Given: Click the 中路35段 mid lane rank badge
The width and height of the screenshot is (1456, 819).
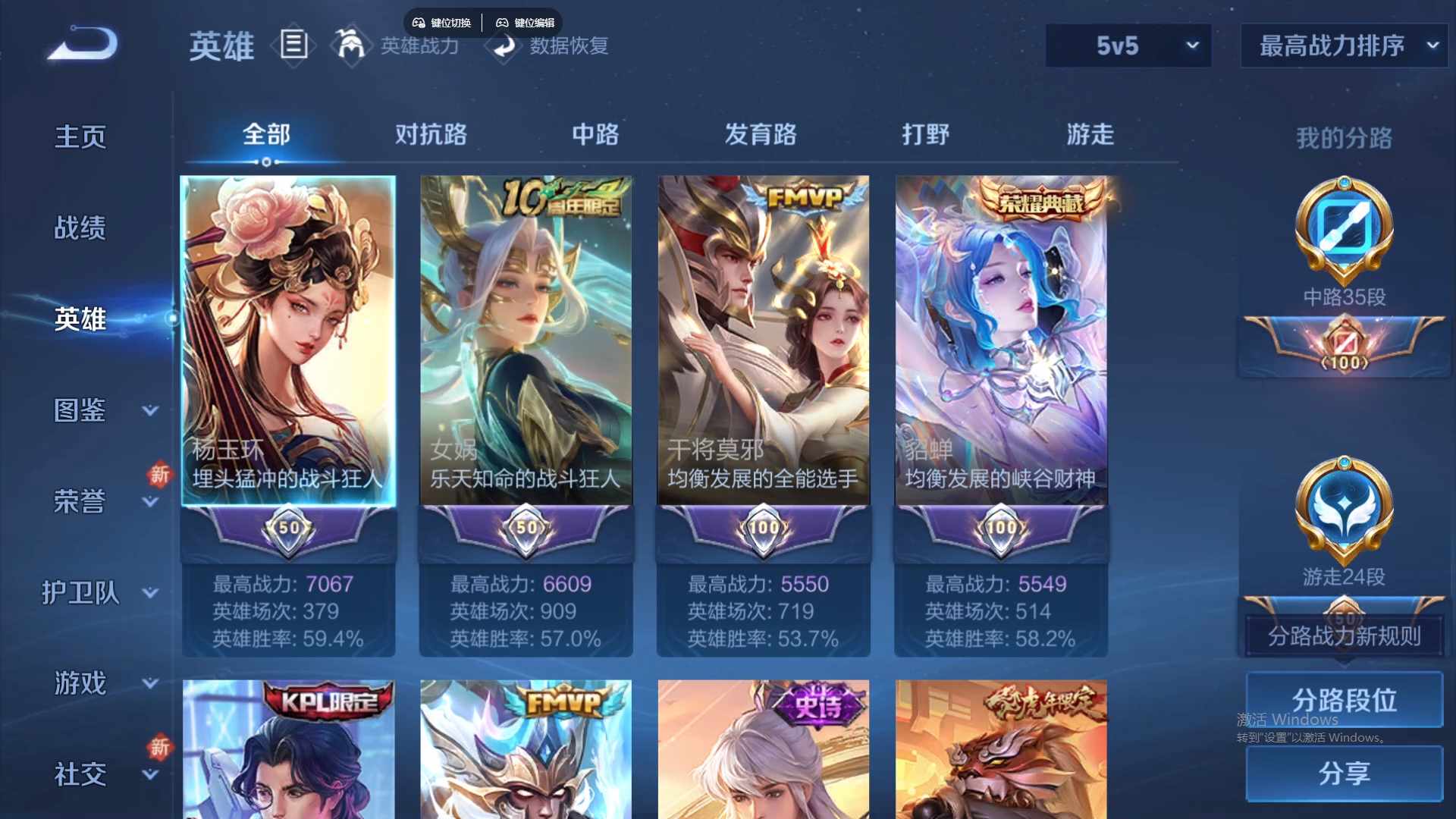Looking at the screenshot, I should (1343, 231).
